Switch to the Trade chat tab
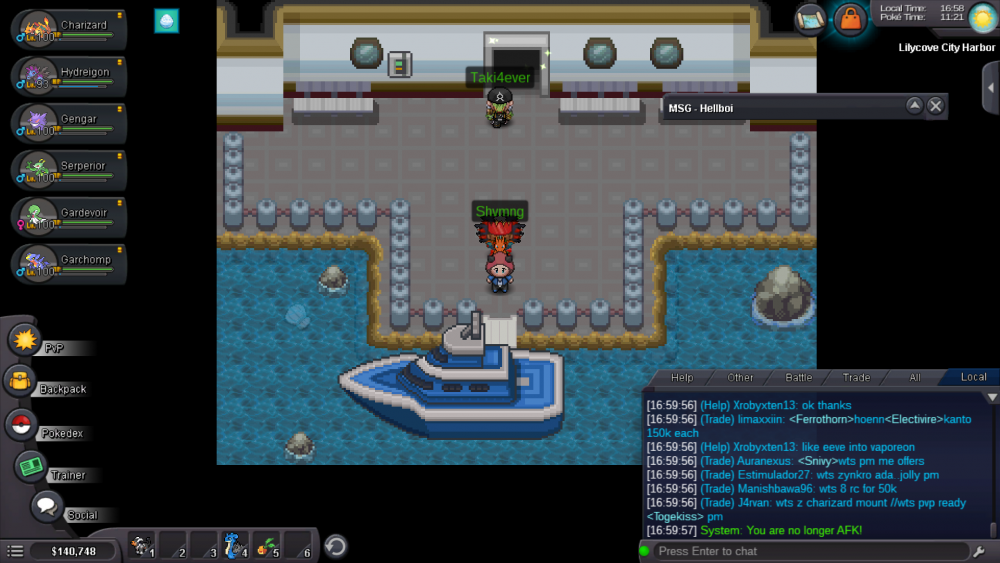1000x563 pixels. [856, 377]
